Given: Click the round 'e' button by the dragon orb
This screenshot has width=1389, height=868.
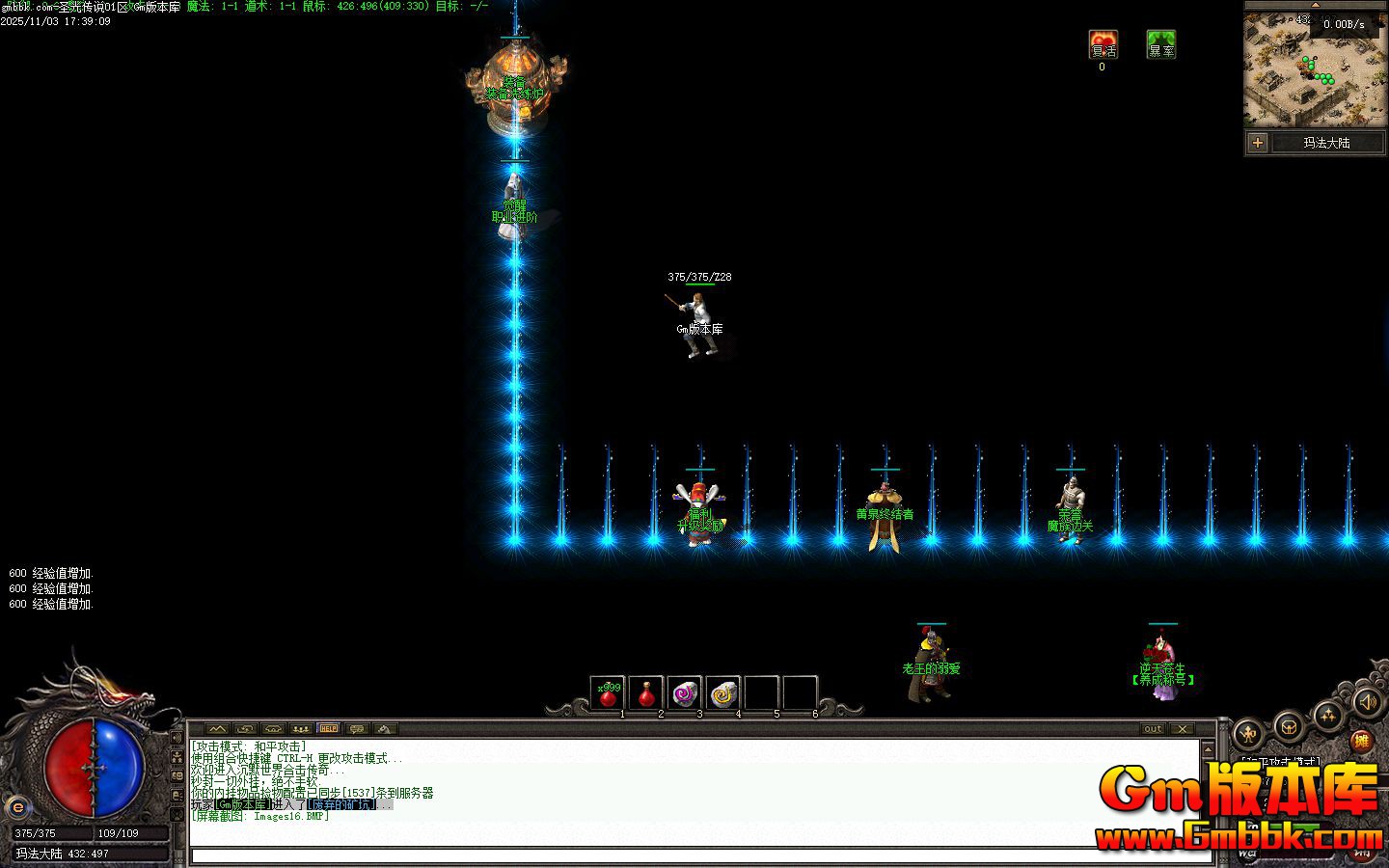Looking at the screenshot, I should (x=16, y=808).
